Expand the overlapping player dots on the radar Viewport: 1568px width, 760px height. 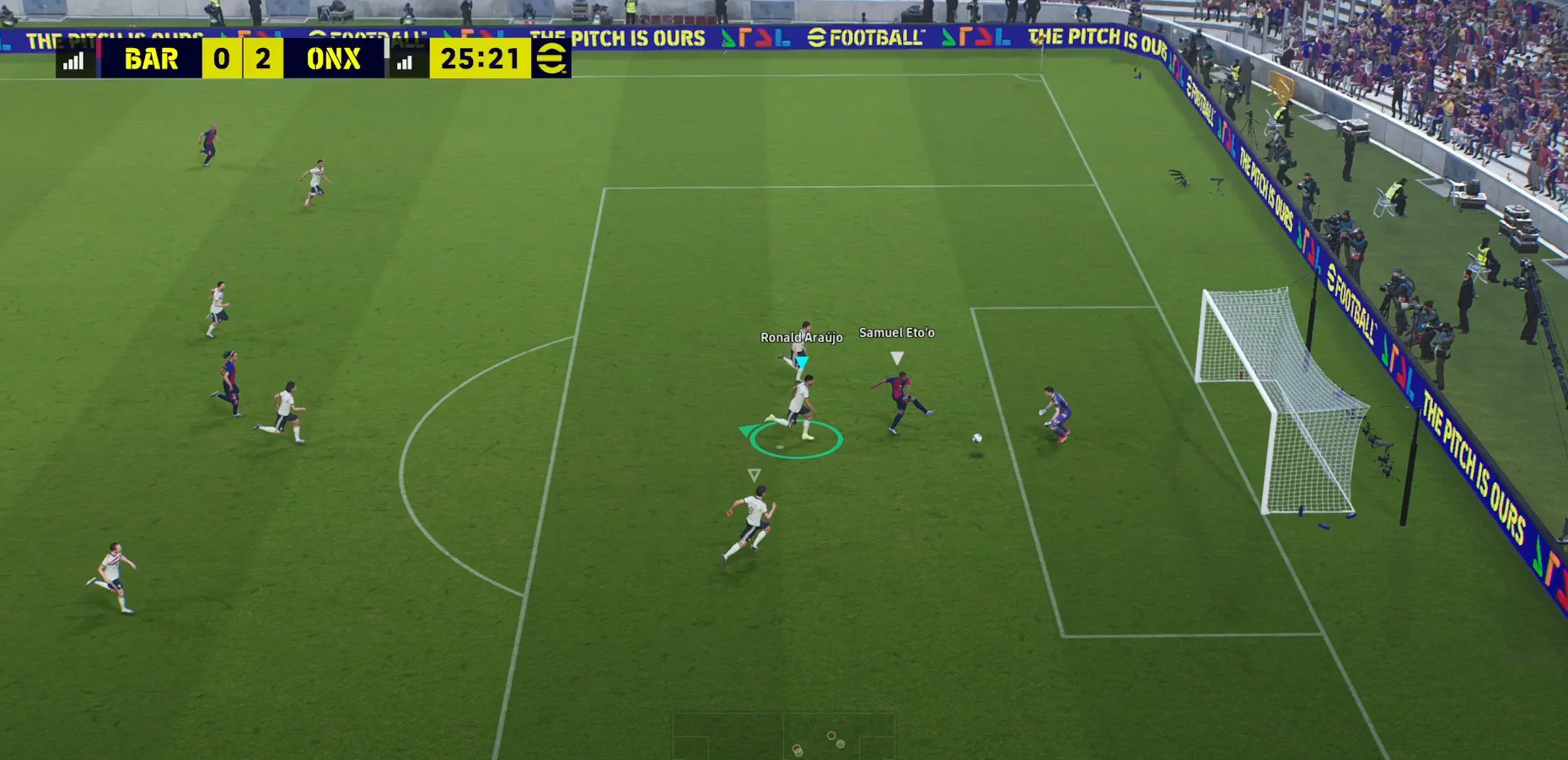point(797,748)
